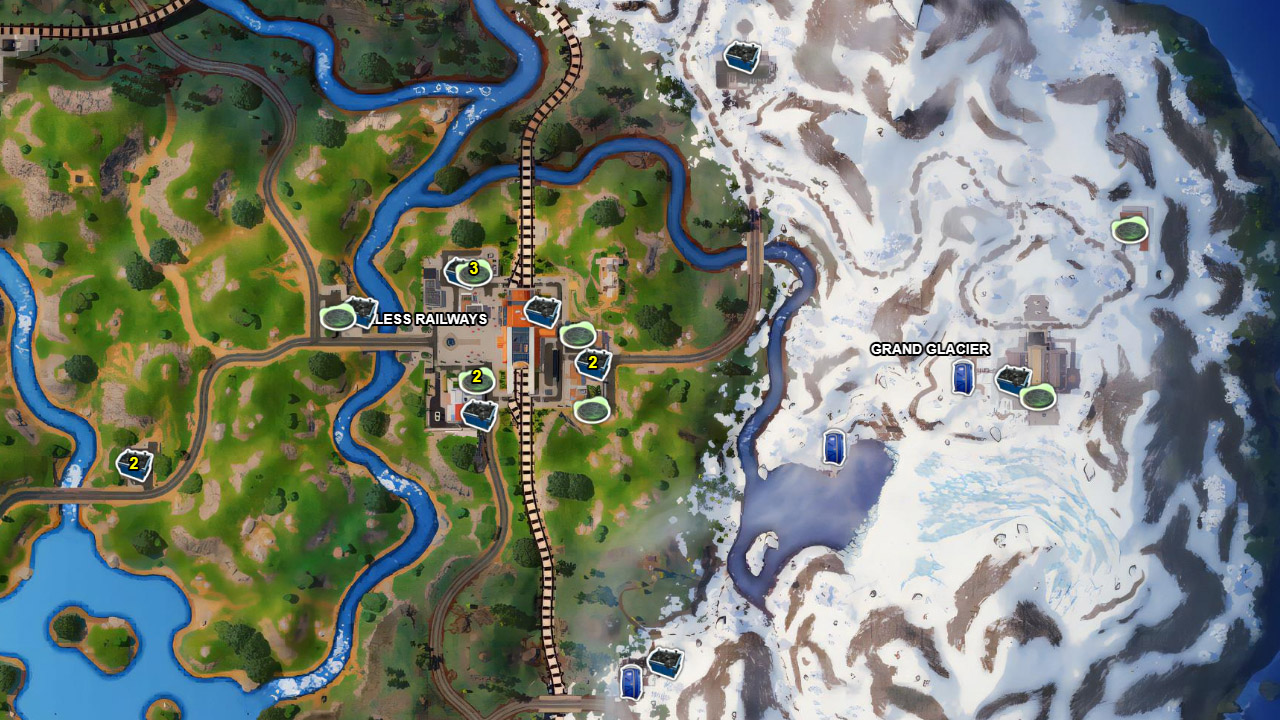Open the GRAND GLACIER location label
The image size is (1280, 720).
[x=930, y=351]
